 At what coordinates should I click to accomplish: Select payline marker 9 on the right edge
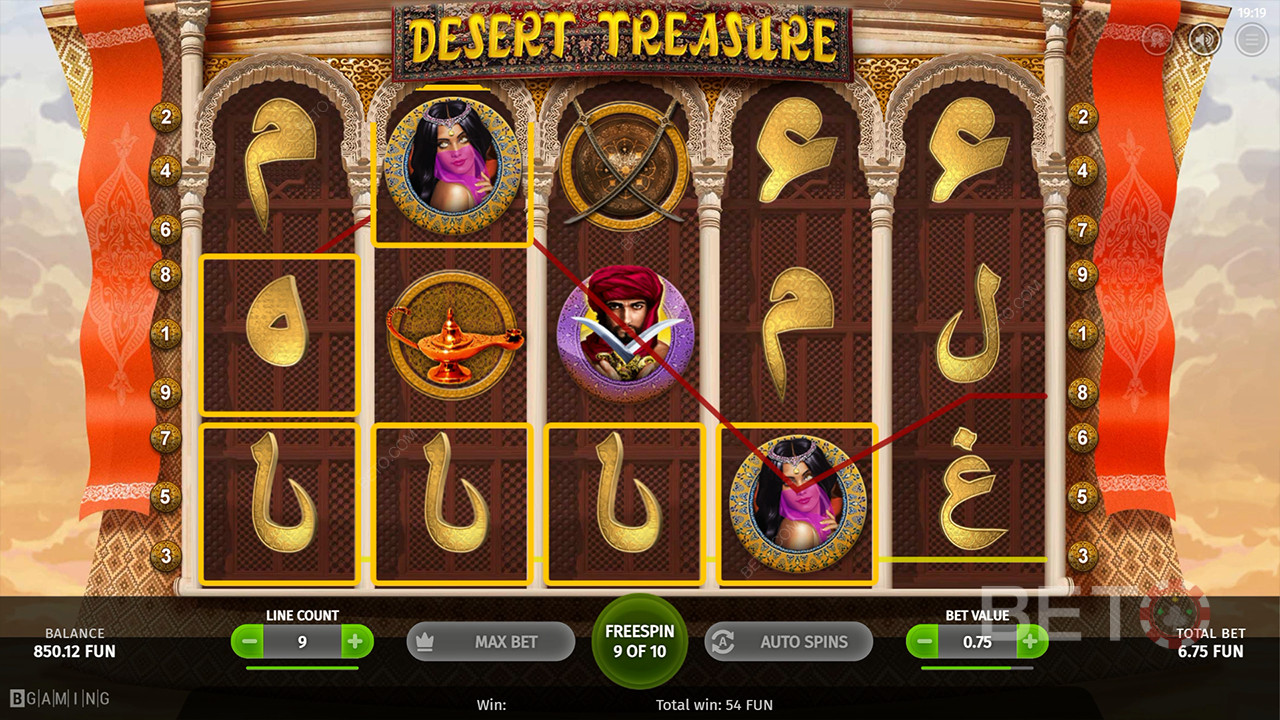1082,275
